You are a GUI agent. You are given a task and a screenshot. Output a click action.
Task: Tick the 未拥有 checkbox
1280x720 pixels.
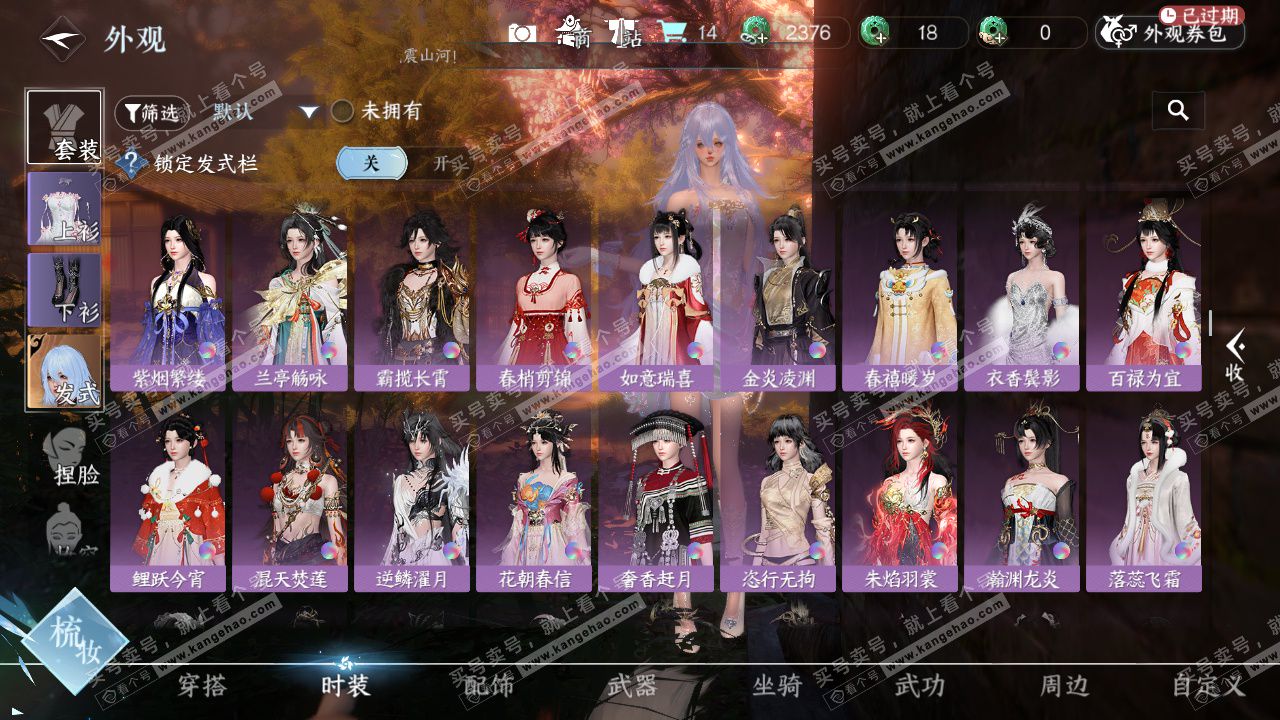click(343, 111)
